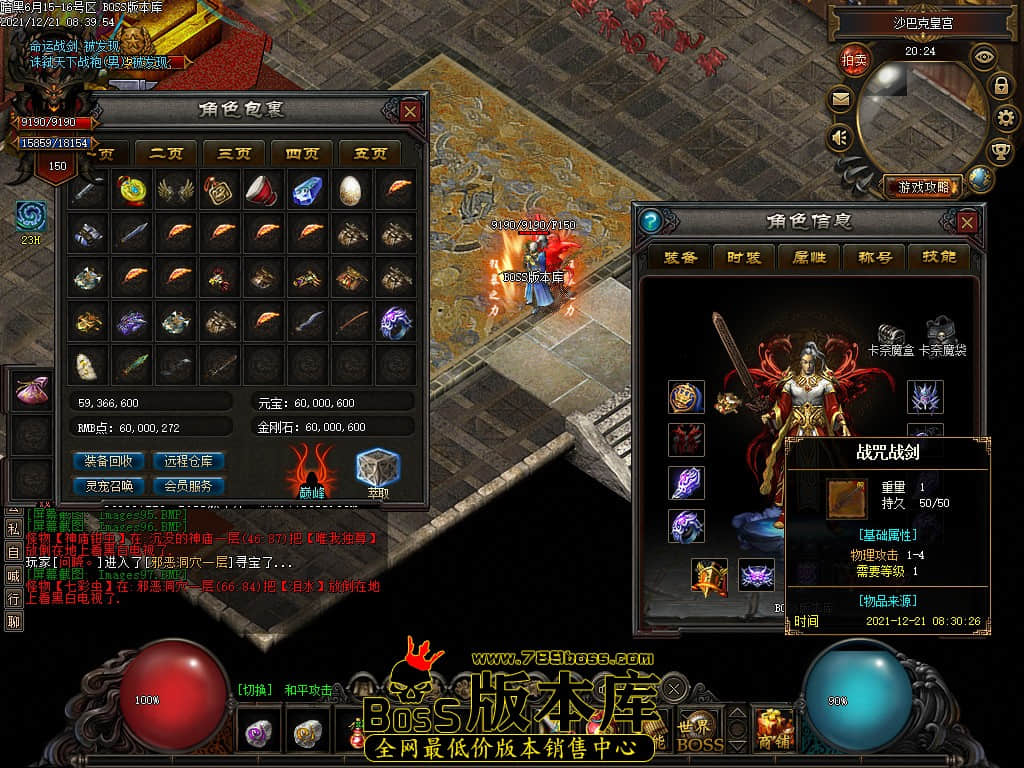
Task: Open 会员服务 member services
Action: [188, 486]
